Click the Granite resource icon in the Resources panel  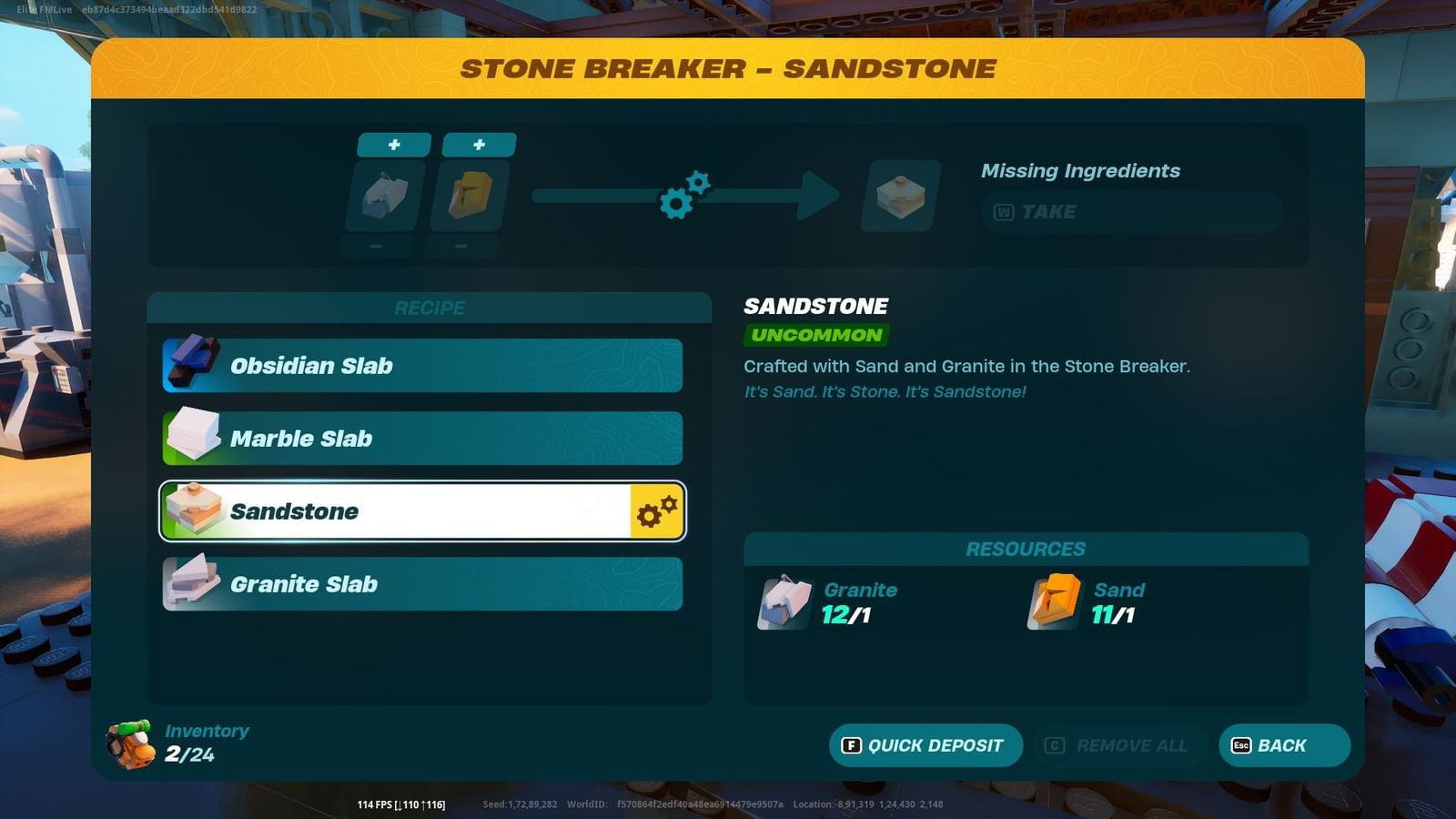tap(784, 602)
